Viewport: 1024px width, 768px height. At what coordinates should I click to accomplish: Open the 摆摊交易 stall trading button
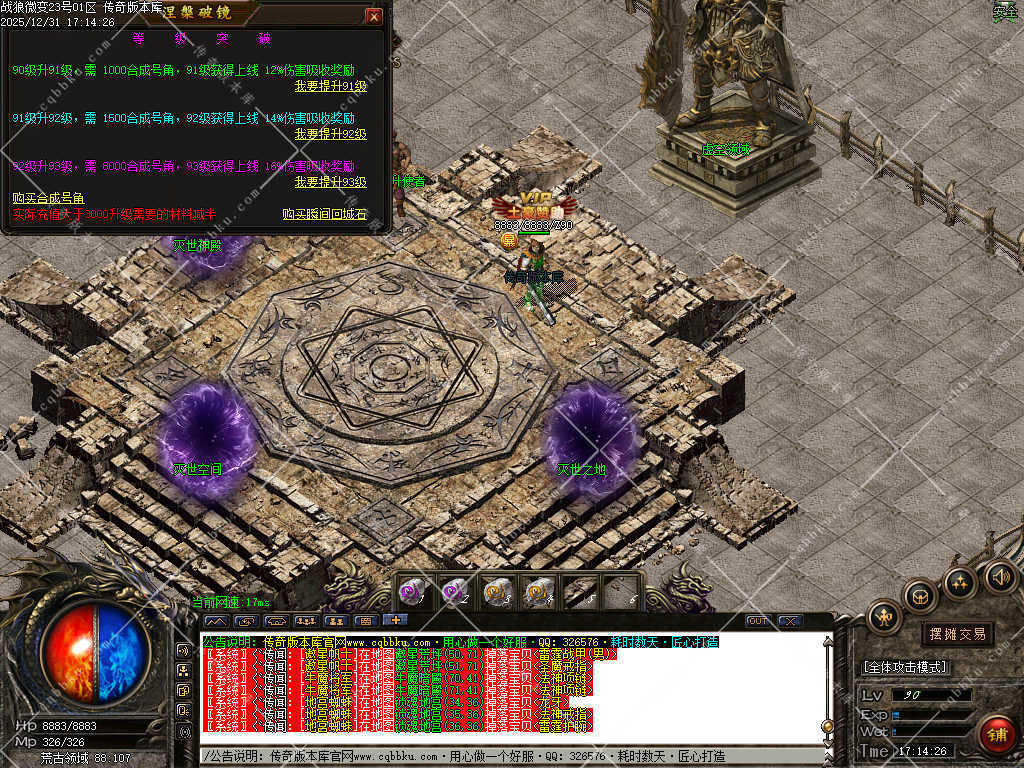(957, 634)
